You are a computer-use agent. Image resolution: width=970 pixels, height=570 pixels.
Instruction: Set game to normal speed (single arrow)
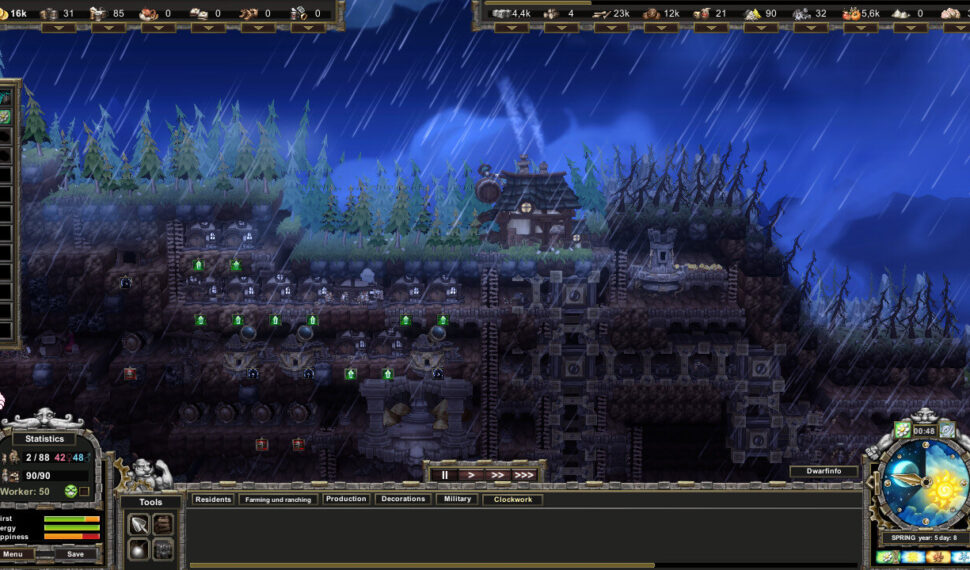point(472,475)
